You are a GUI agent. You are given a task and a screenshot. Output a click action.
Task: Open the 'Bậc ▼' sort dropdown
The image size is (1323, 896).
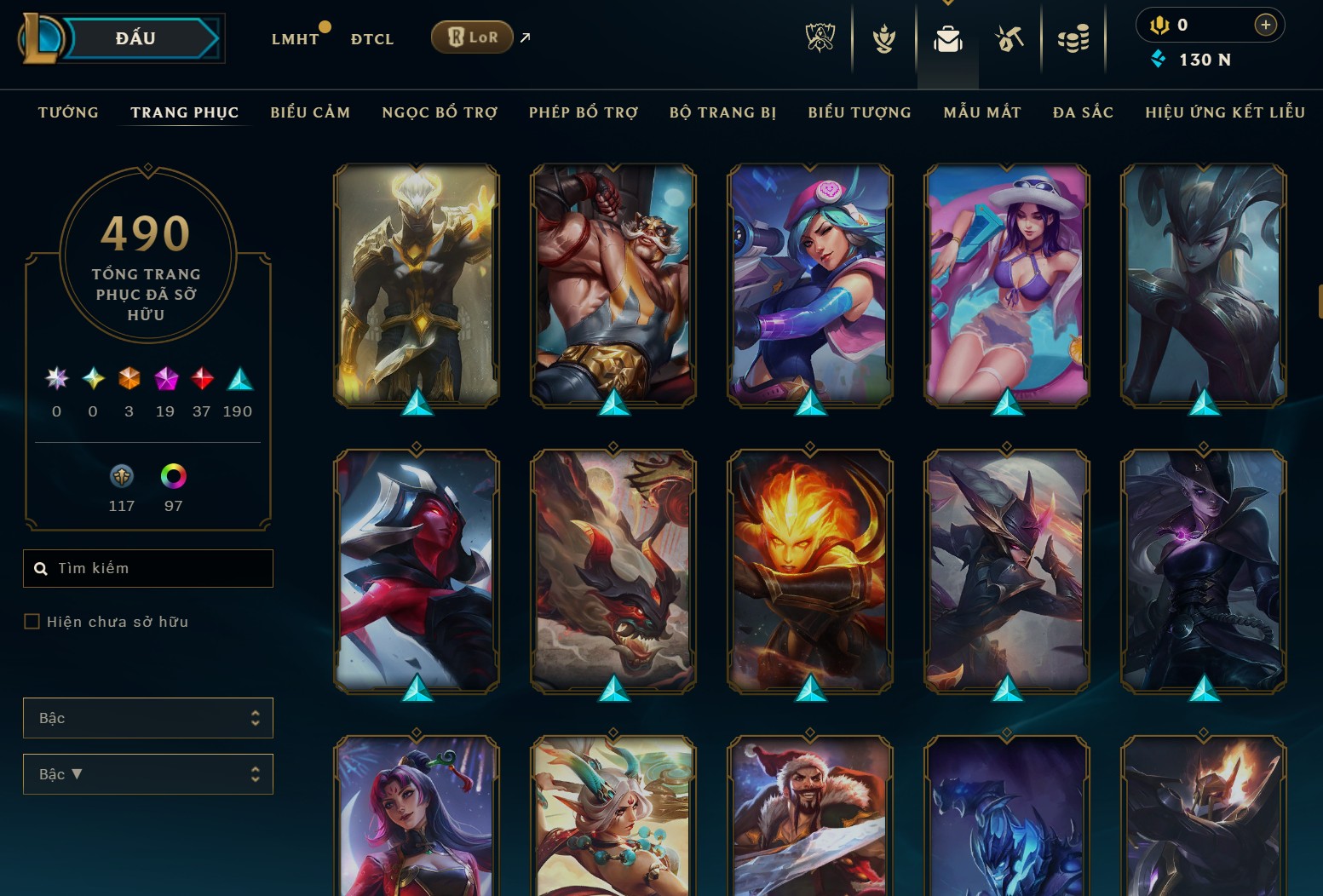[x=148, y=774]
